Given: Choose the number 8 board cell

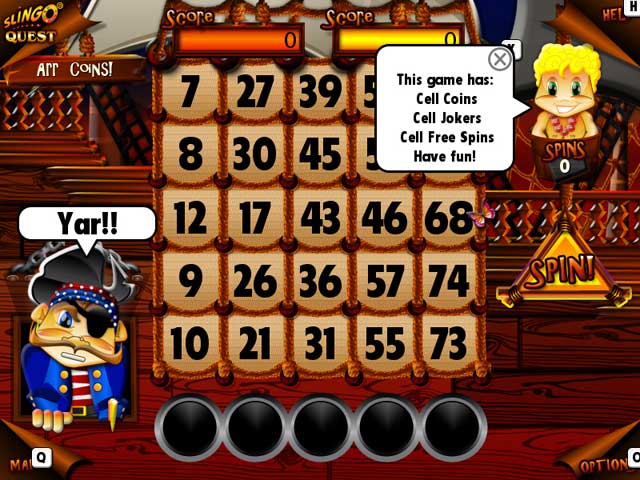Looking at the screenshot, I should 190,155.
